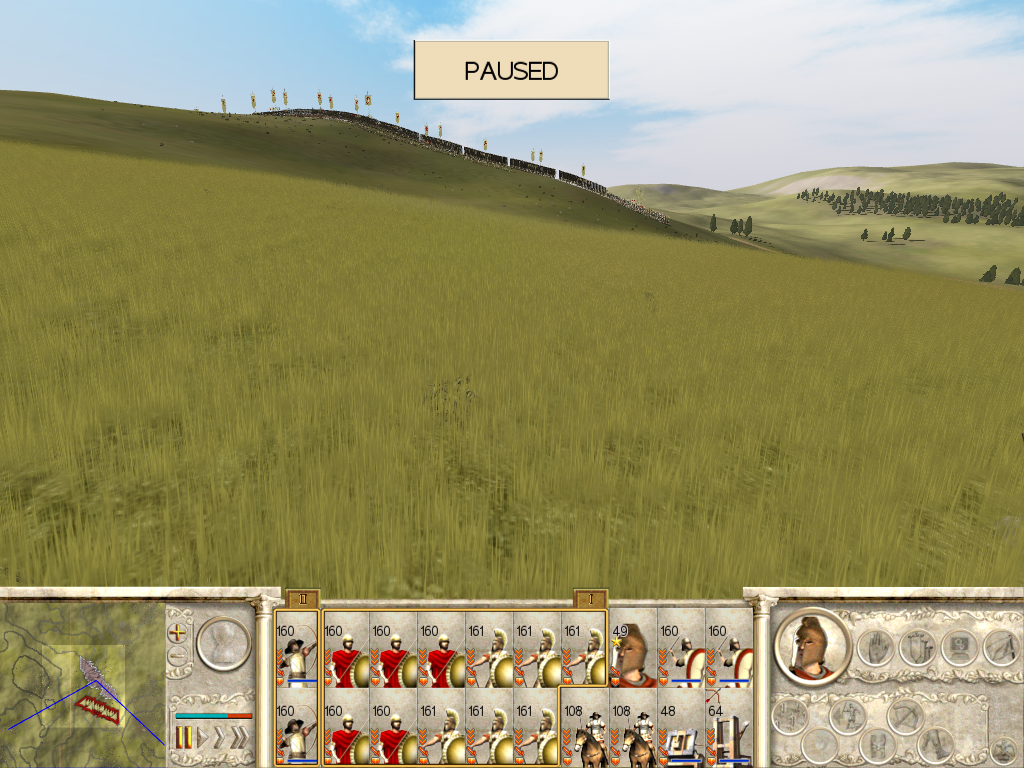Zoom out the minimap with the minus button
The width and height of the screenshot is (1024, 768).
click(x=179, y=656)
